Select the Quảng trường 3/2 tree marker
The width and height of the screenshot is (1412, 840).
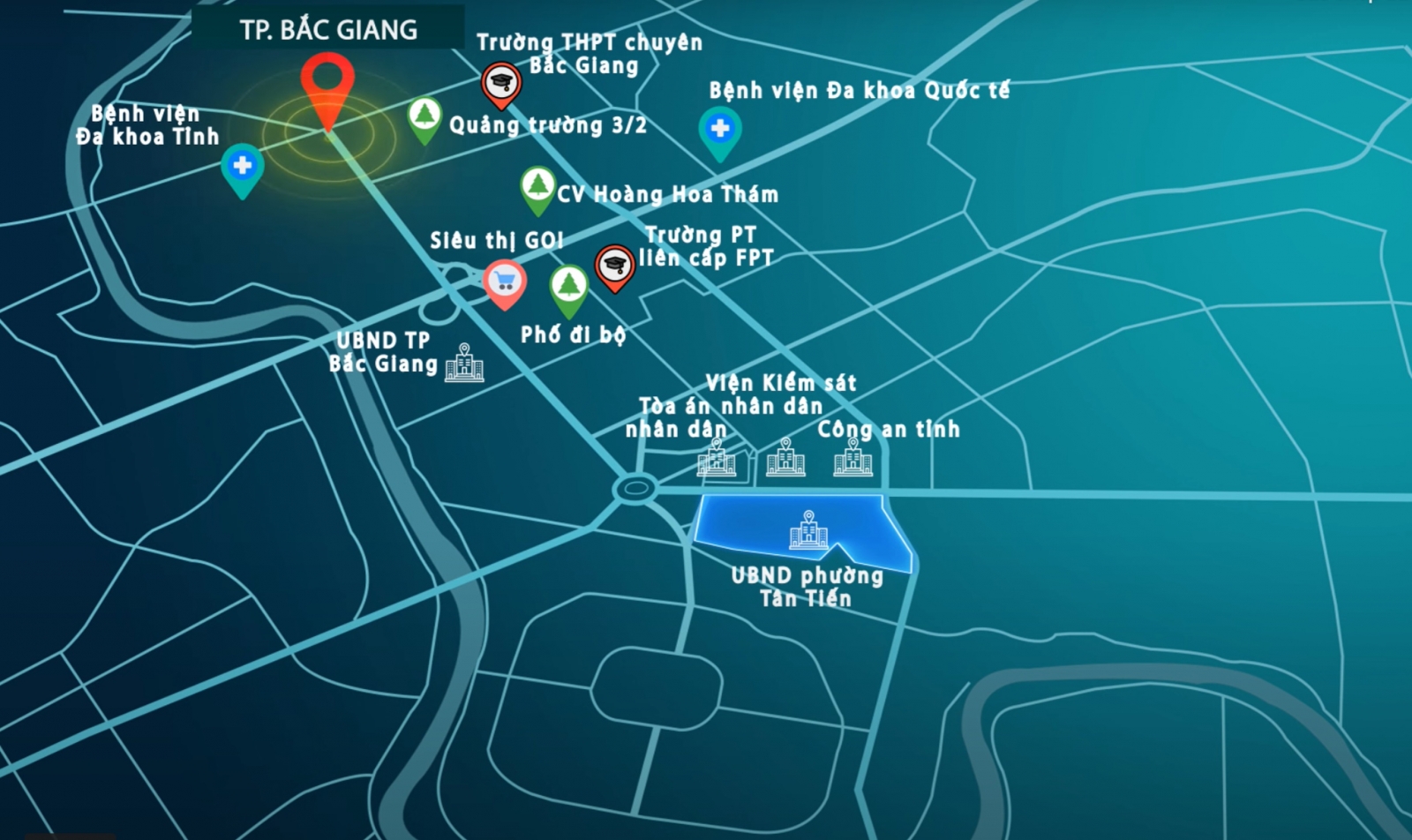[x=424, y=116]
